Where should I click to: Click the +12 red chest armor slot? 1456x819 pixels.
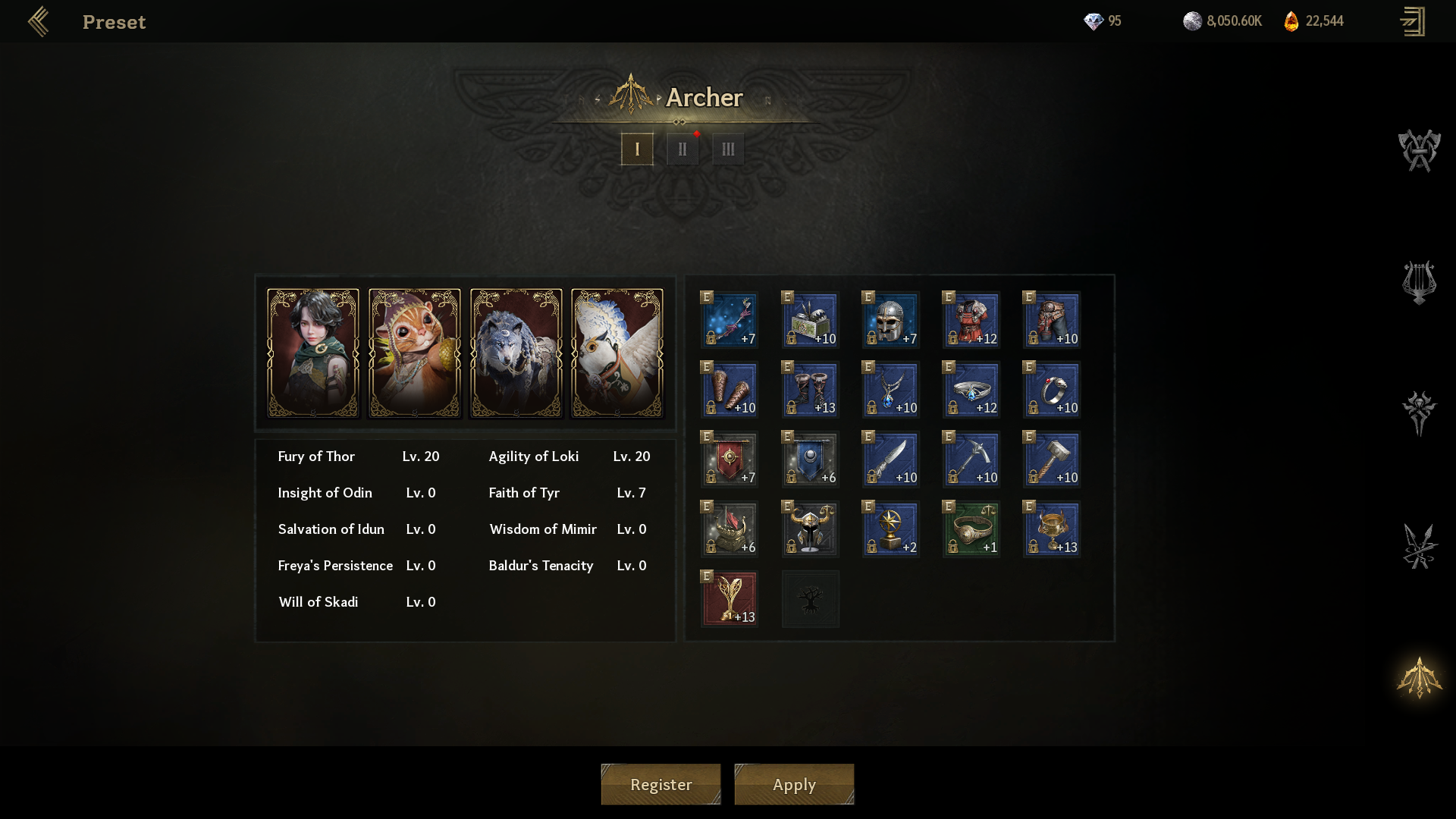[x=971, y=320]
